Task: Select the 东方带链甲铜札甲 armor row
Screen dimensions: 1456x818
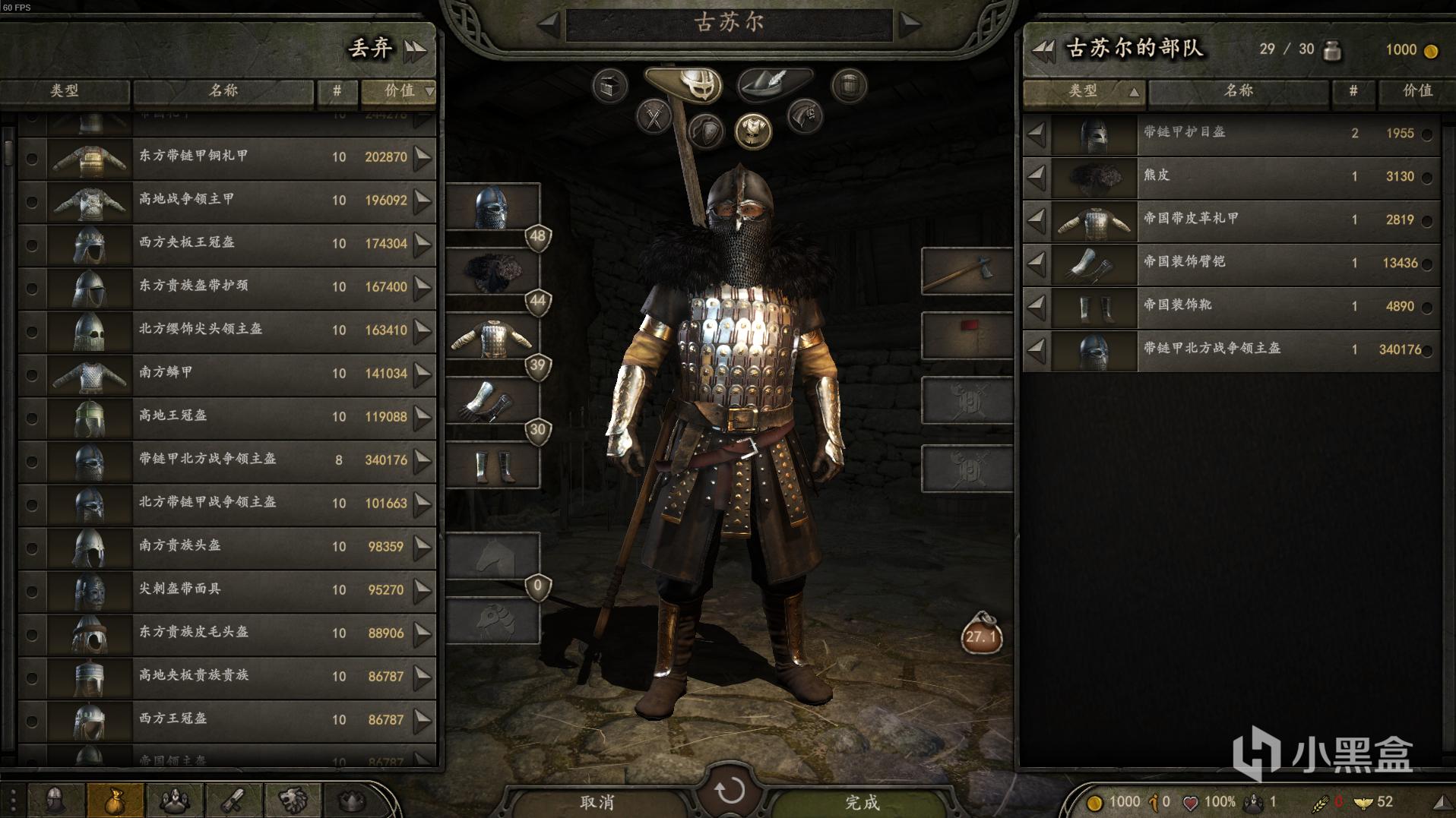Action: coord(228,157)
